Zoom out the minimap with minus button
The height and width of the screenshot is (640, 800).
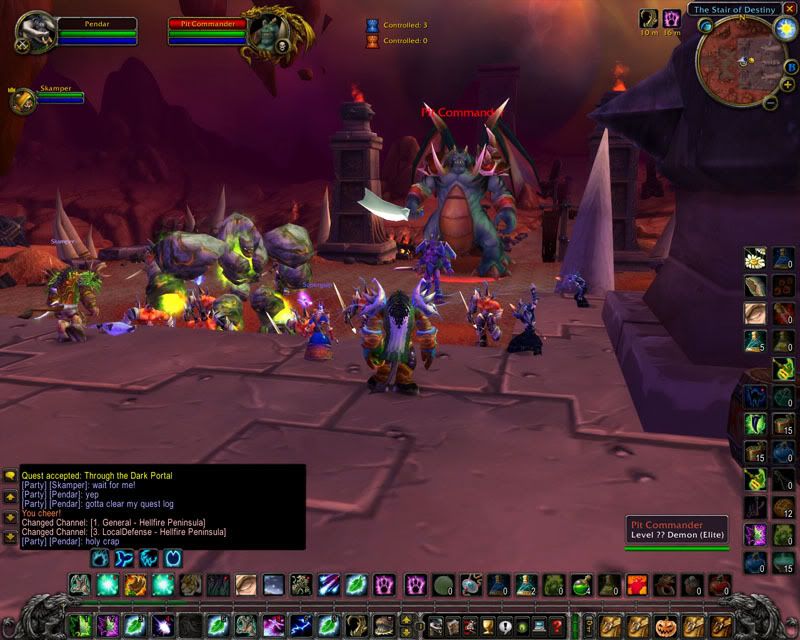coord(771,102)
